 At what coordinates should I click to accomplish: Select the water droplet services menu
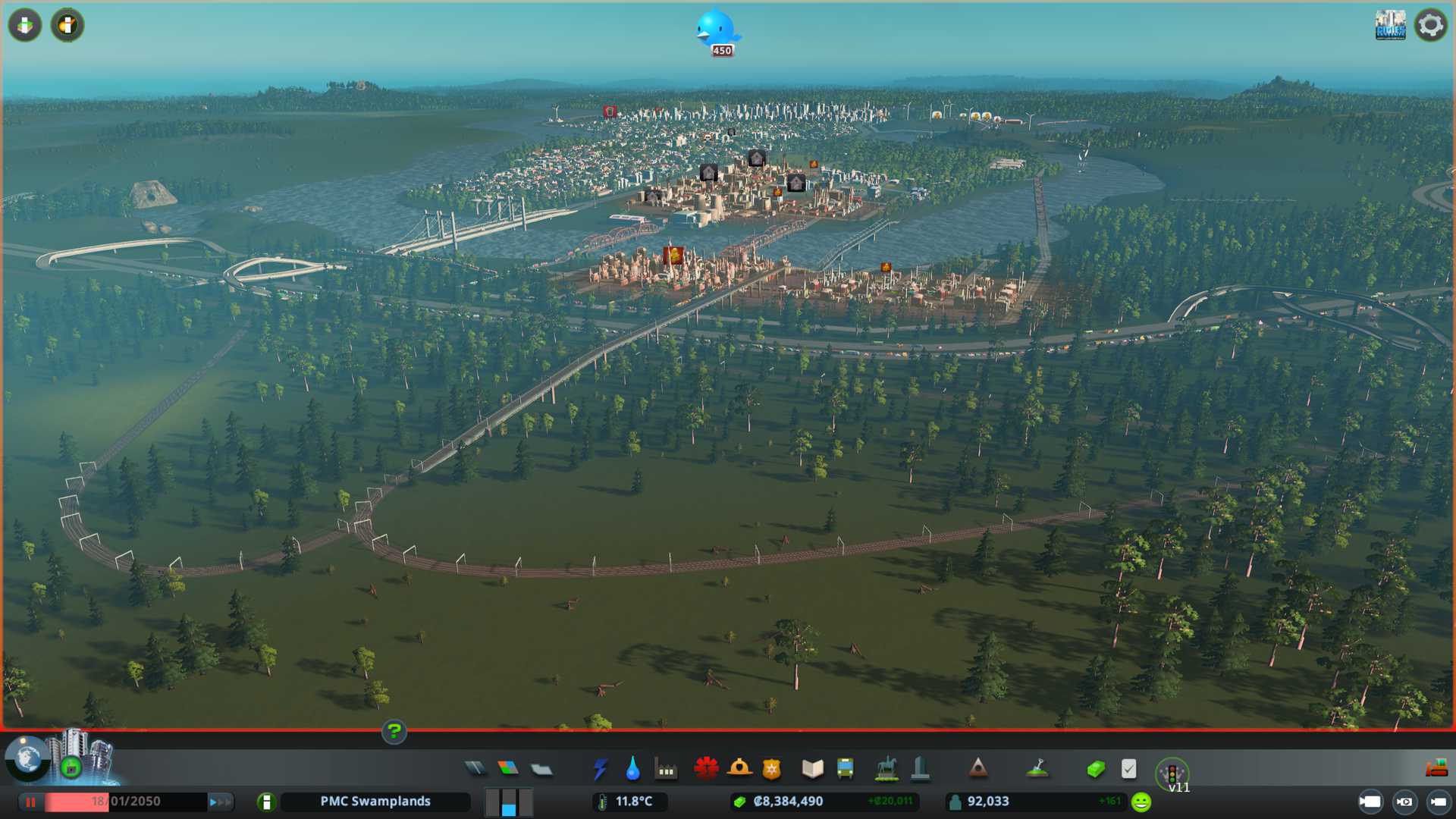point(632,769)
